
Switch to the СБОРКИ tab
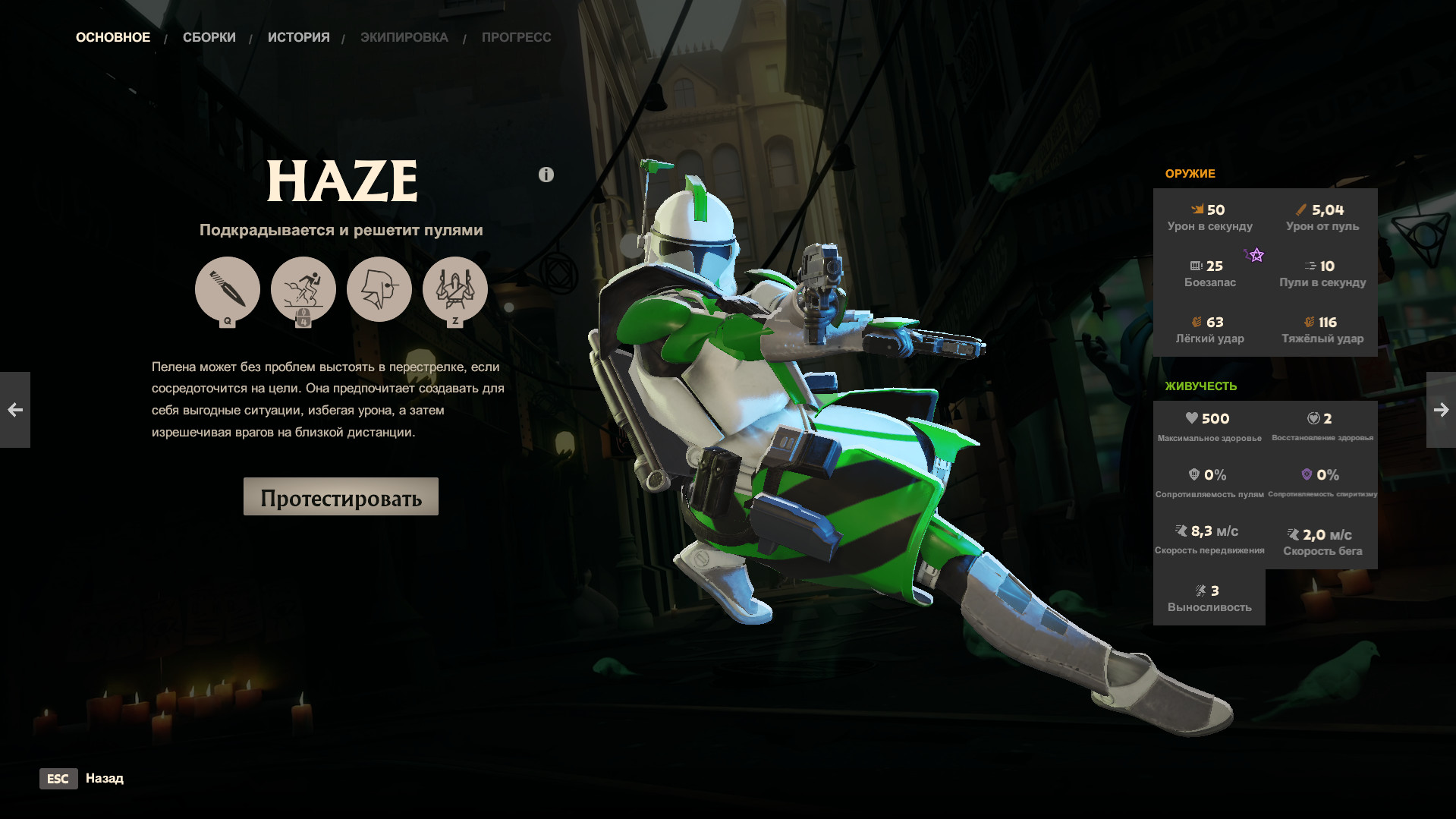[x=209, y=36]
